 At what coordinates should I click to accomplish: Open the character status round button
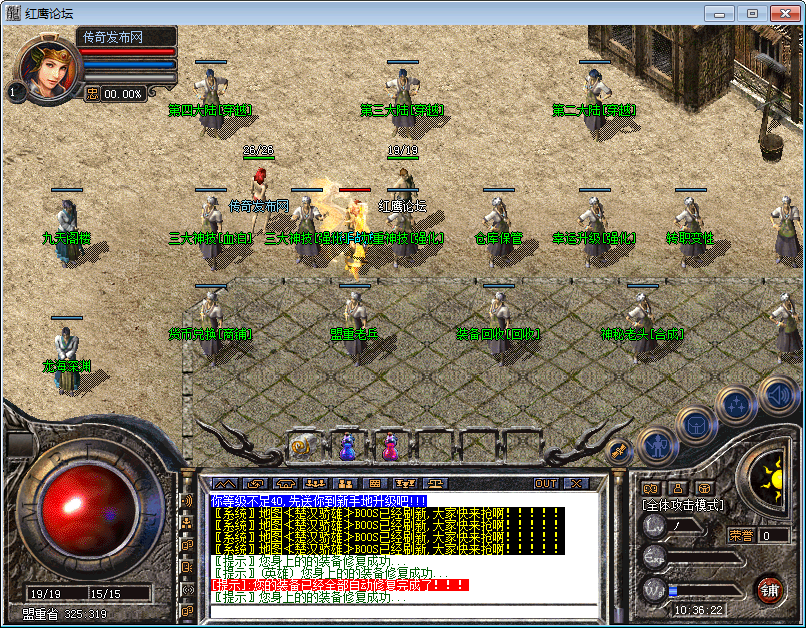[x=657, y=443]
